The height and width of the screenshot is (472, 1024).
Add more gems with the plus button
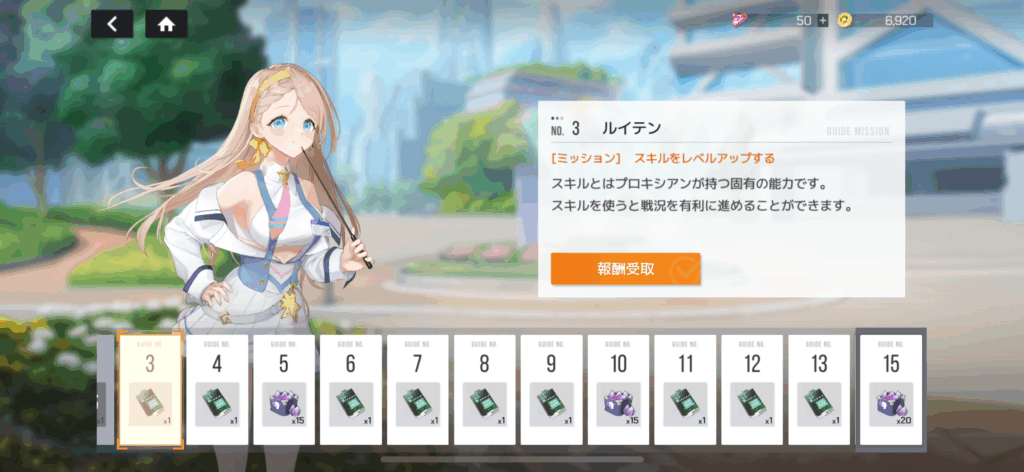822,20
